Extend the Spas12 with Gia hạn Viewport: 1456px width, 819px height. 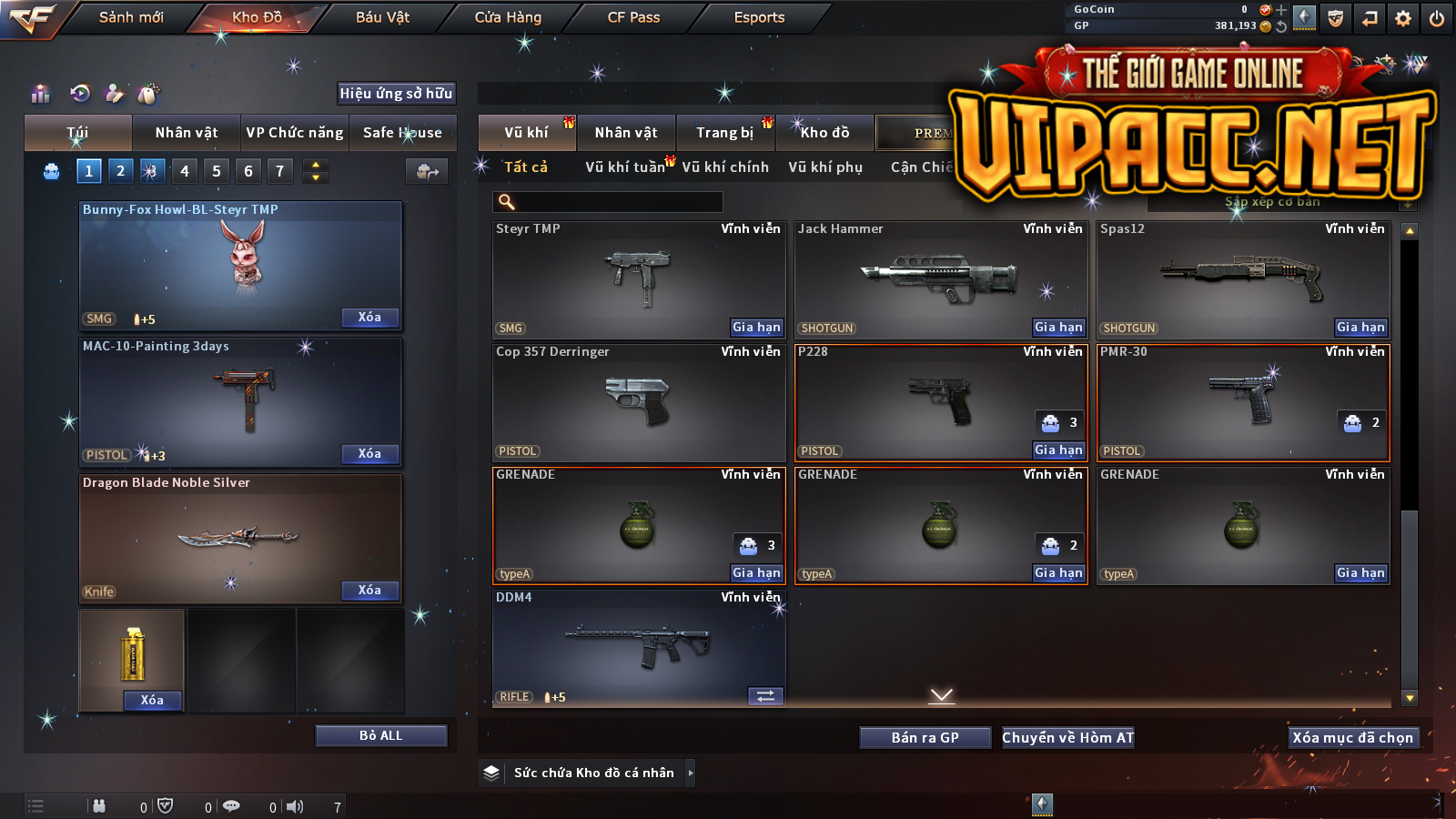click(1360, 328)
